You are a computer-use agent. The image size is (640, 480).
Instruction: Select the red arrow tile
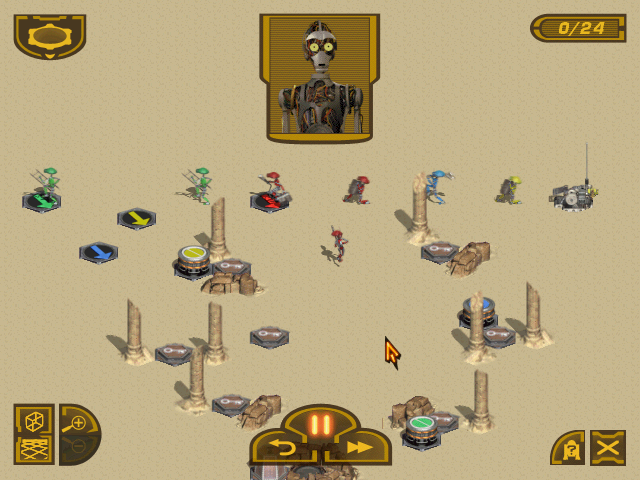(268, 202)
